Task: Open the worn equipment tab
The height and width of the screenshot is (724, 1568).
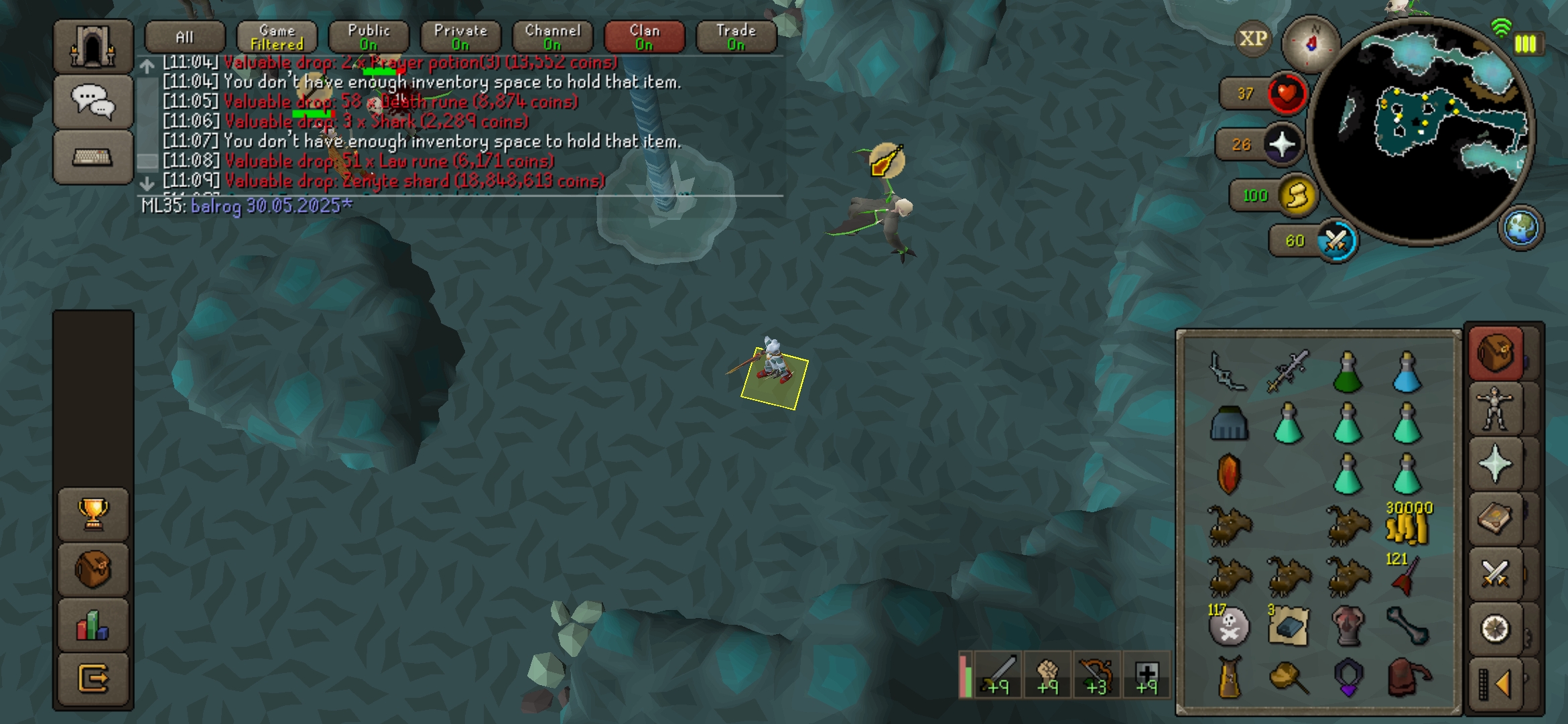Action: (x=1494, y=408)
